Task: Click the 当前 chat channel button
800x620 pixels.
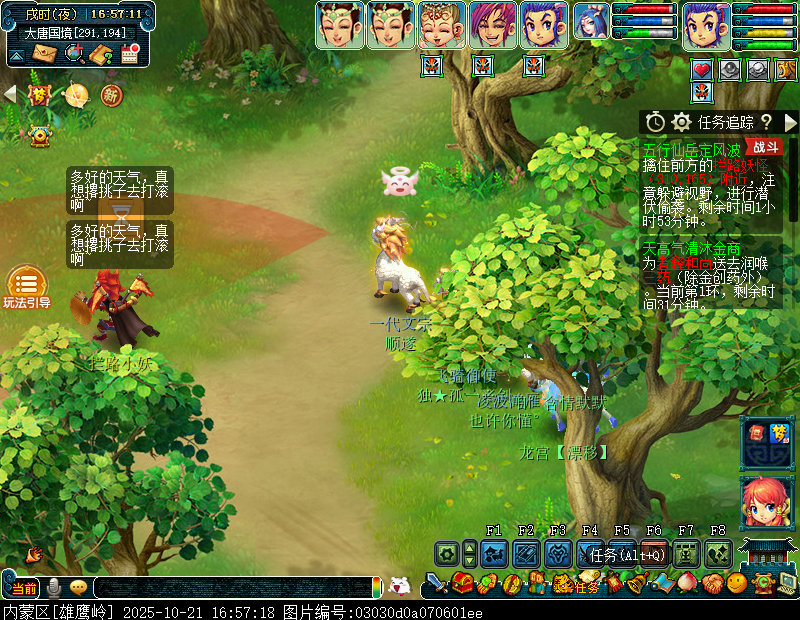Action: 23,587
